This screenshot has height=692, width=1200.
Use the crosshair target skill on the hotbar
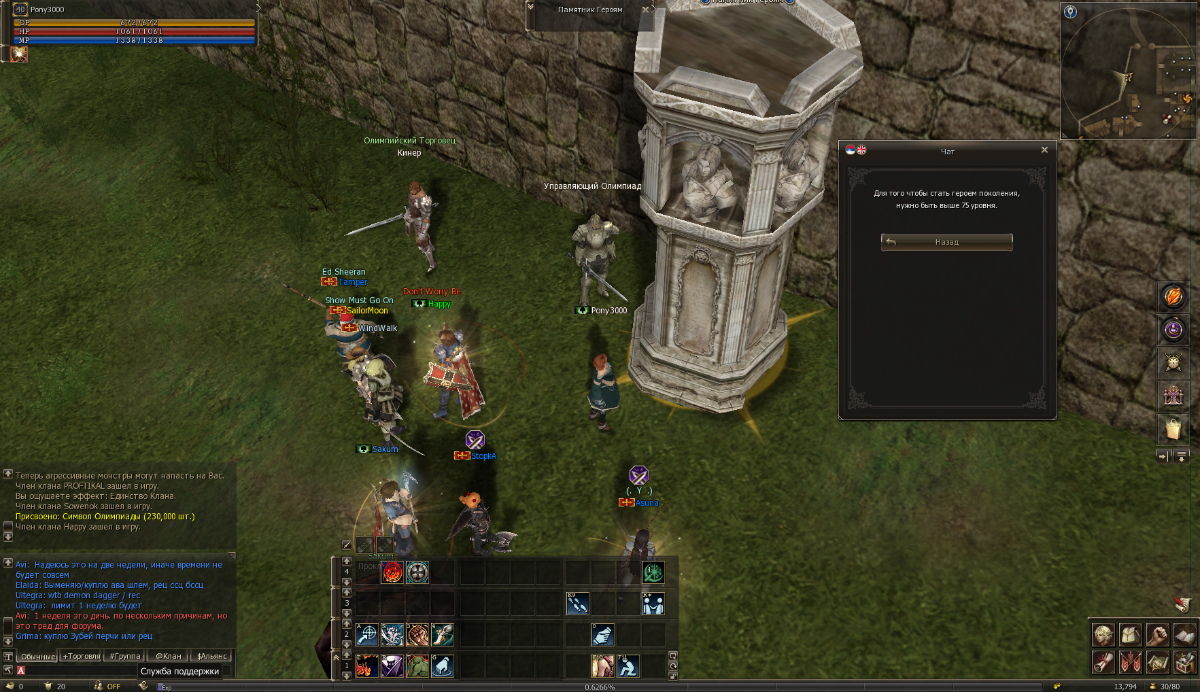[367, 635]
